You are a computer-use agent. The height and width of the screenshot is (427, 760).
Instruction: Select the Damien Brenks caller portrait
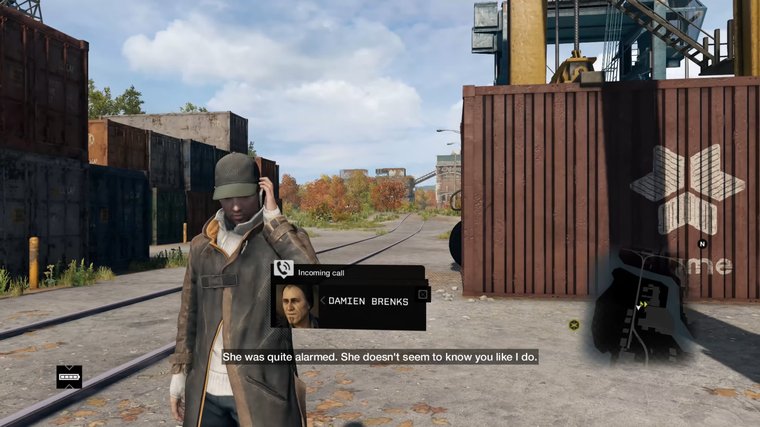click(295, 305)
